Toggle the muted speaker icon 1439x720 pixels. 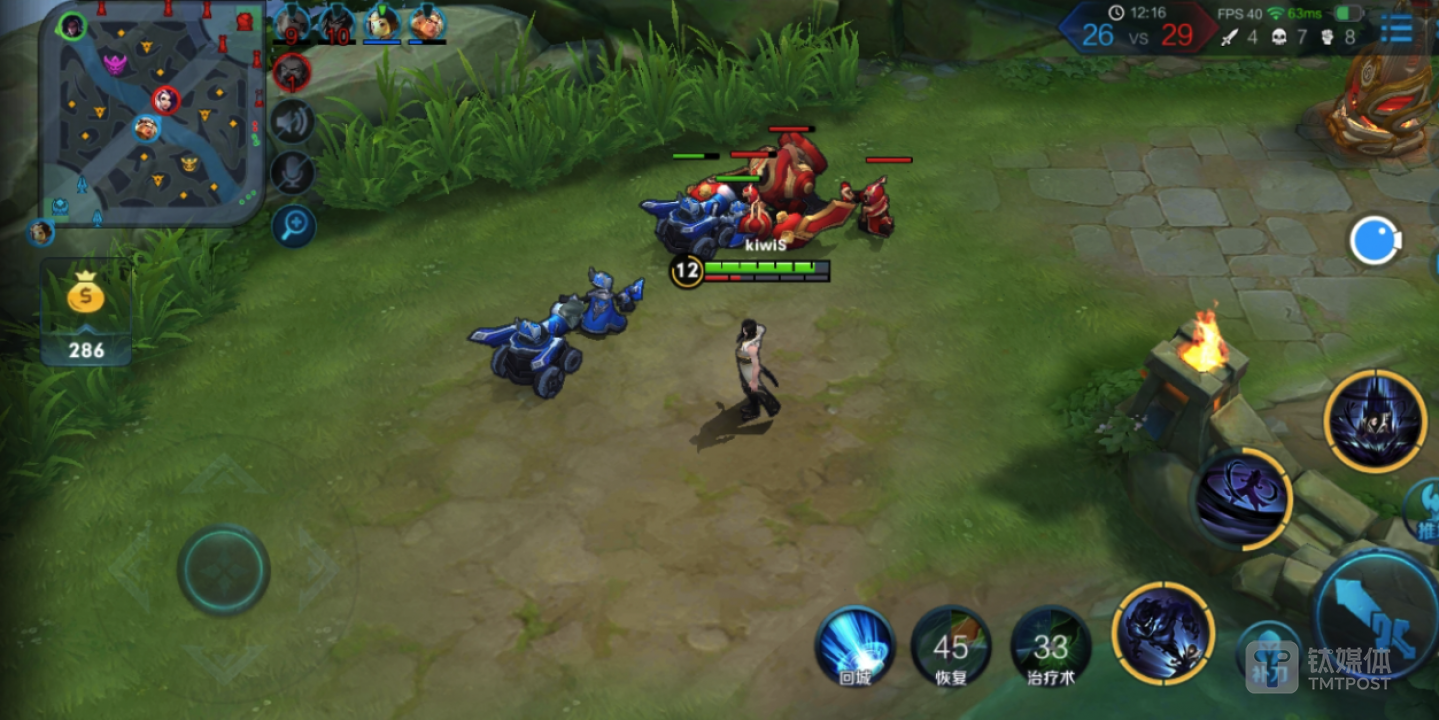click(x=293, y=122)
